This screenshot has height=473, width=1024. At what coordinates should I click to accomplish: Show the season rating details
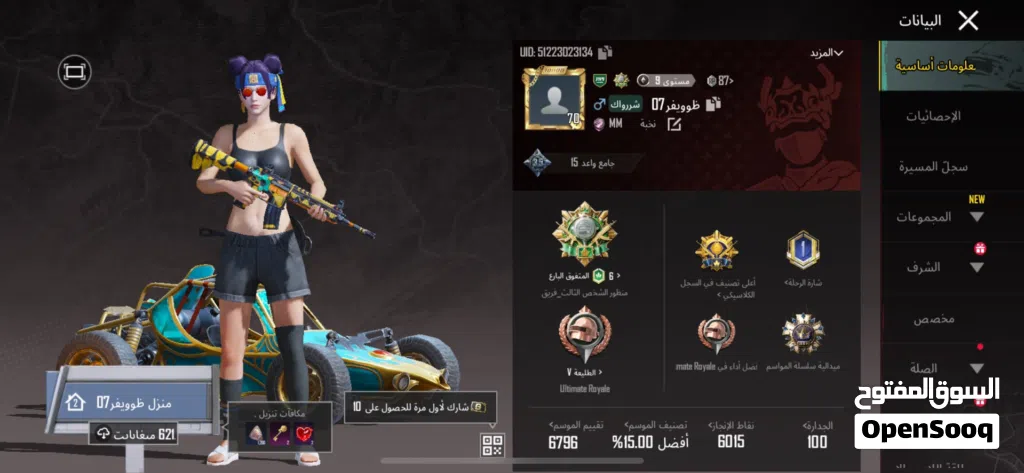click(x=563, y=434)
